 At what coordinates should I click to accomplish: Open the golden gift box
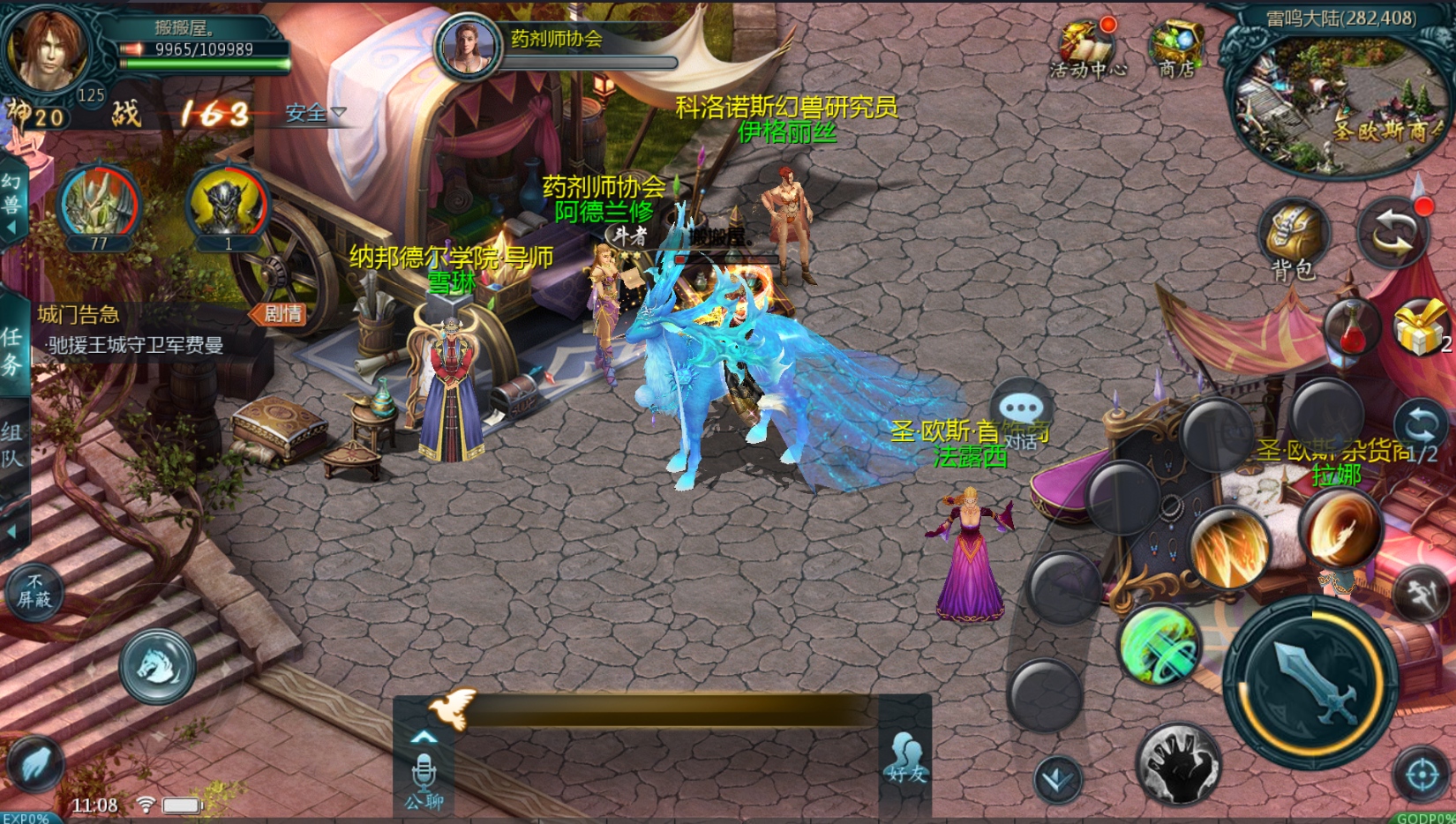1420,327
